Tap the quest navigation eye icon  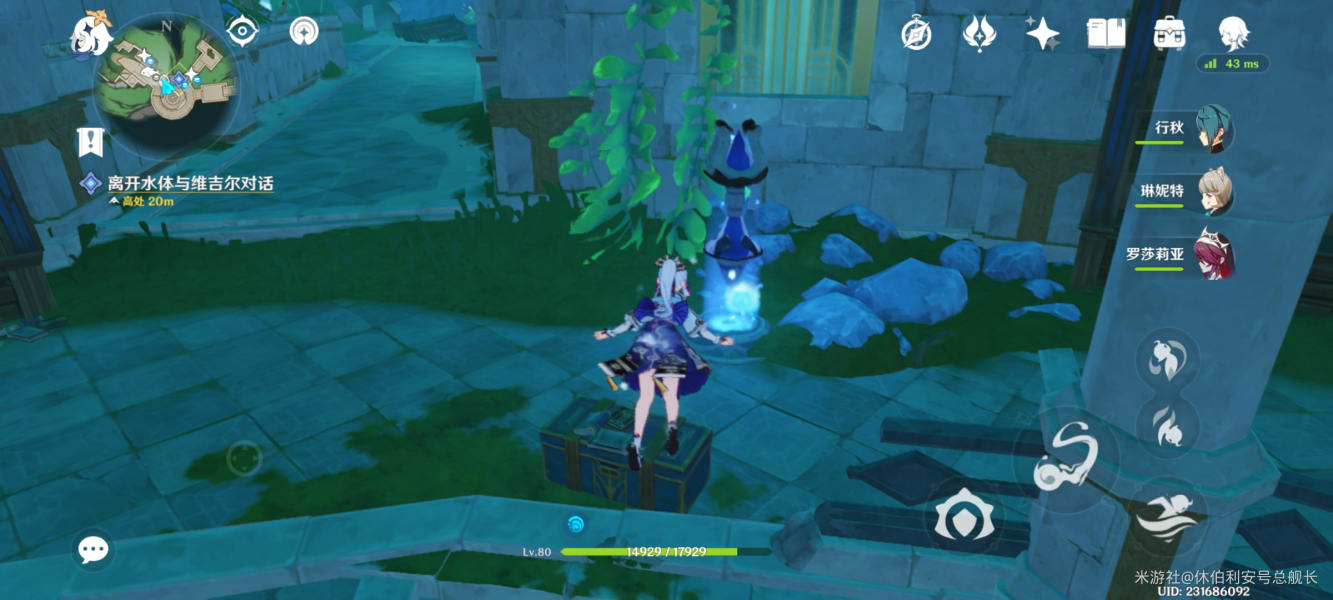pyautogui.click(x=241, y=31)
